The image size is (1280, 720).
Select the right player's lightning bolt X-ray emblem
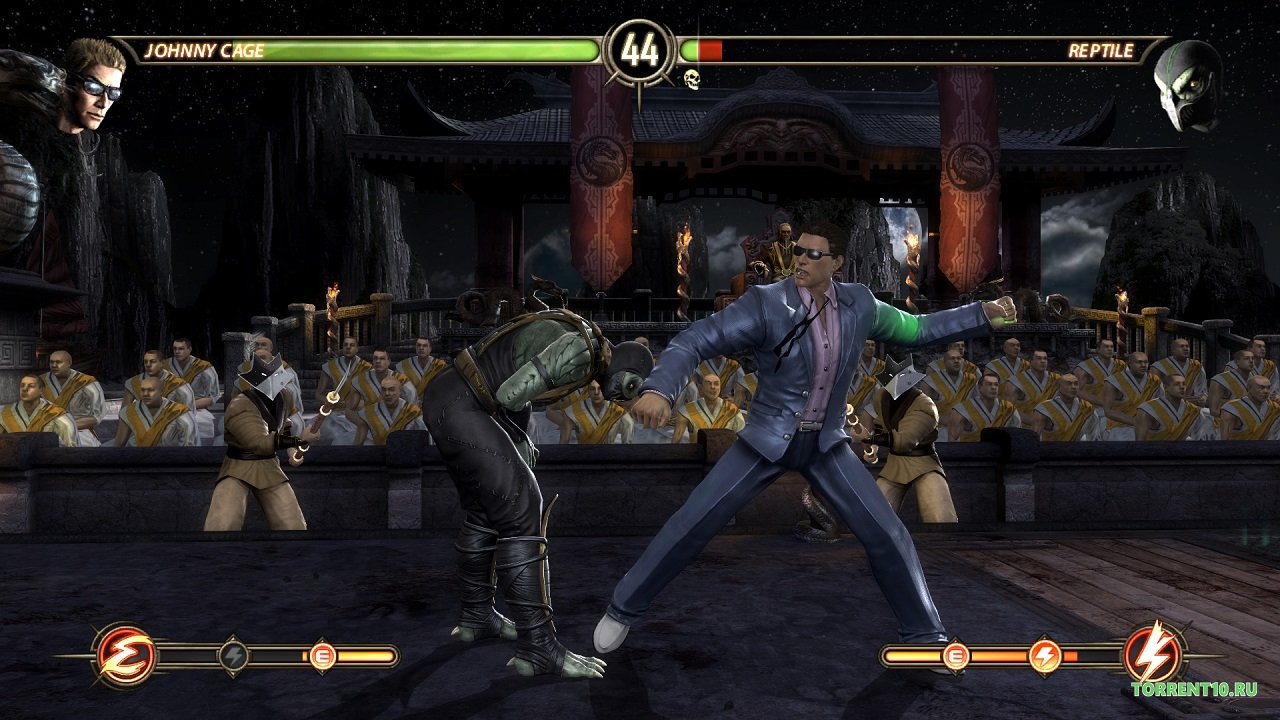1155,655
